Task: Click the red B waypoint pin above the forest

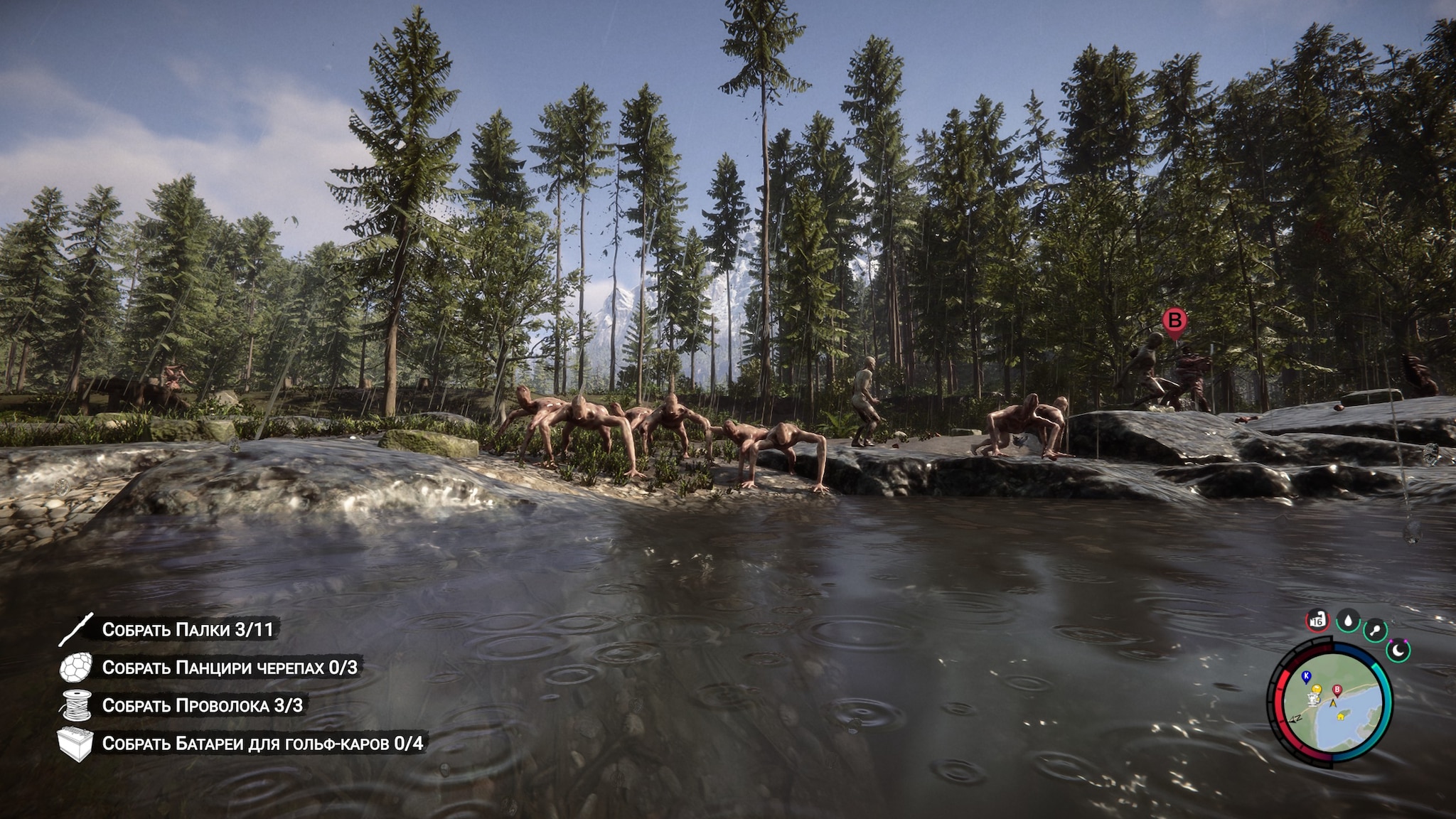Action: tap(1174, 321)
